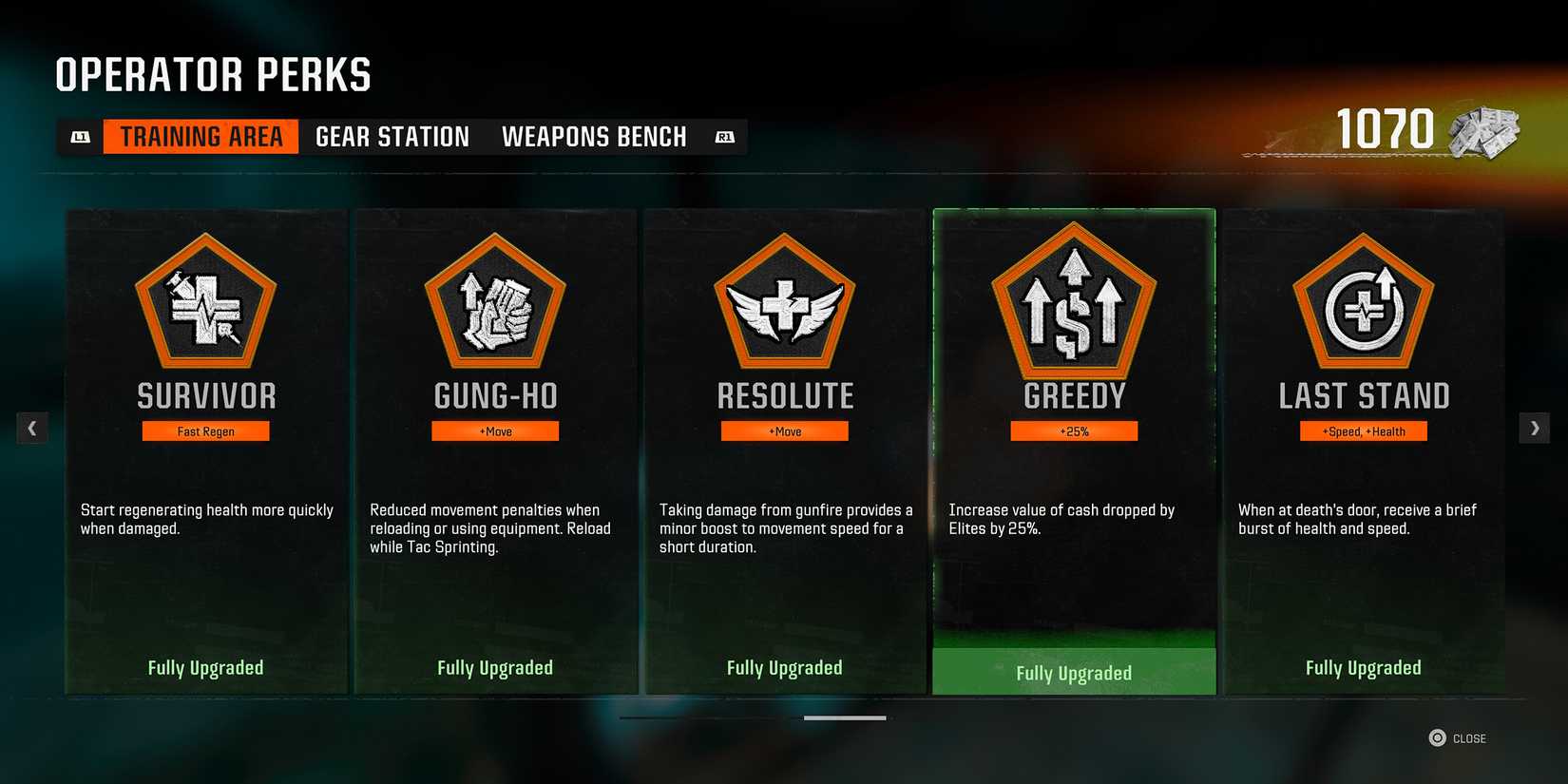This screenshot has height=784, width=1568.
Task: Go back using the left chevron arrow
Action: [32, 428]
